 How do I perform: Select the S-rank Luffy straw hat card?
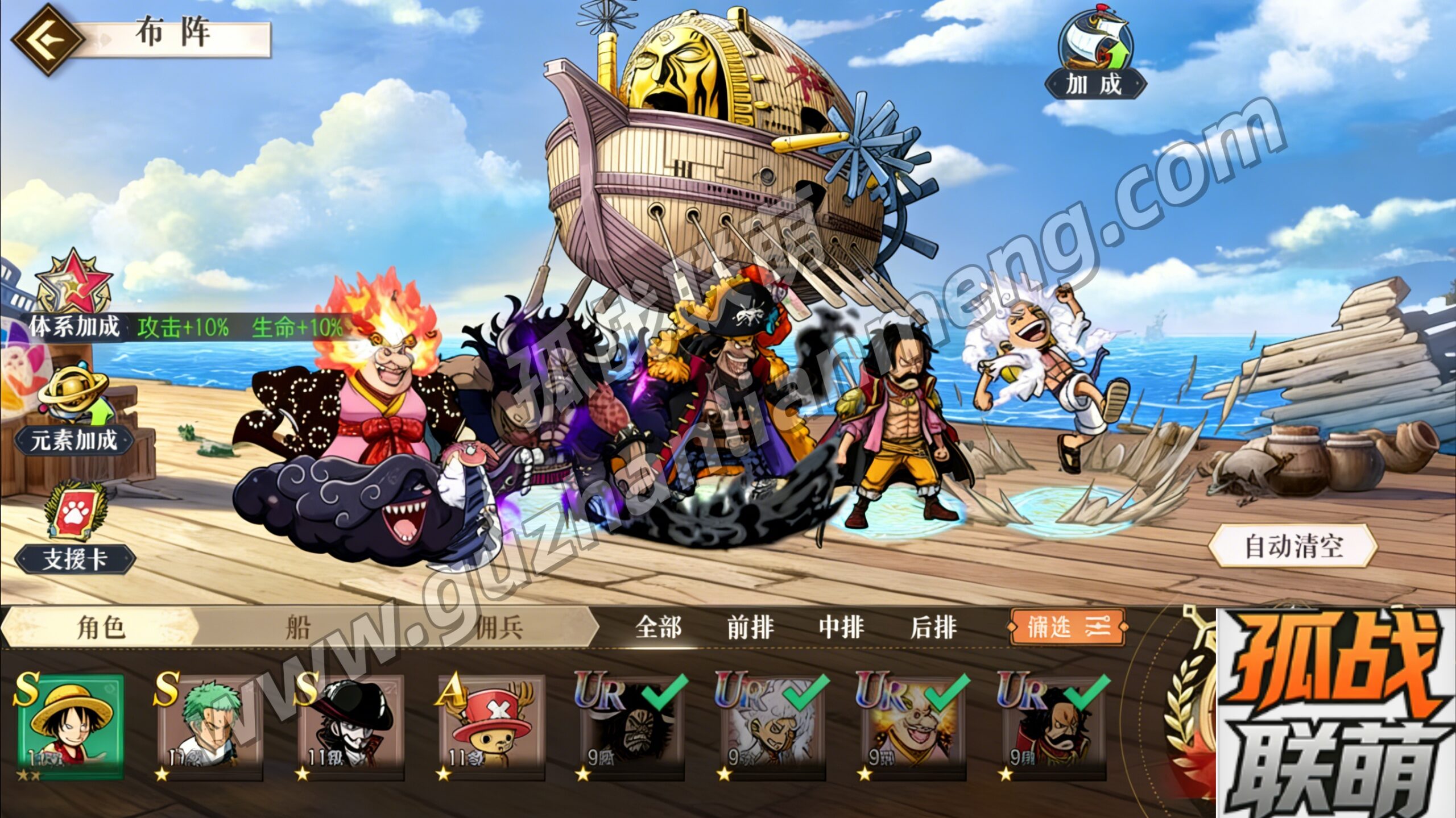pos(70,726)
